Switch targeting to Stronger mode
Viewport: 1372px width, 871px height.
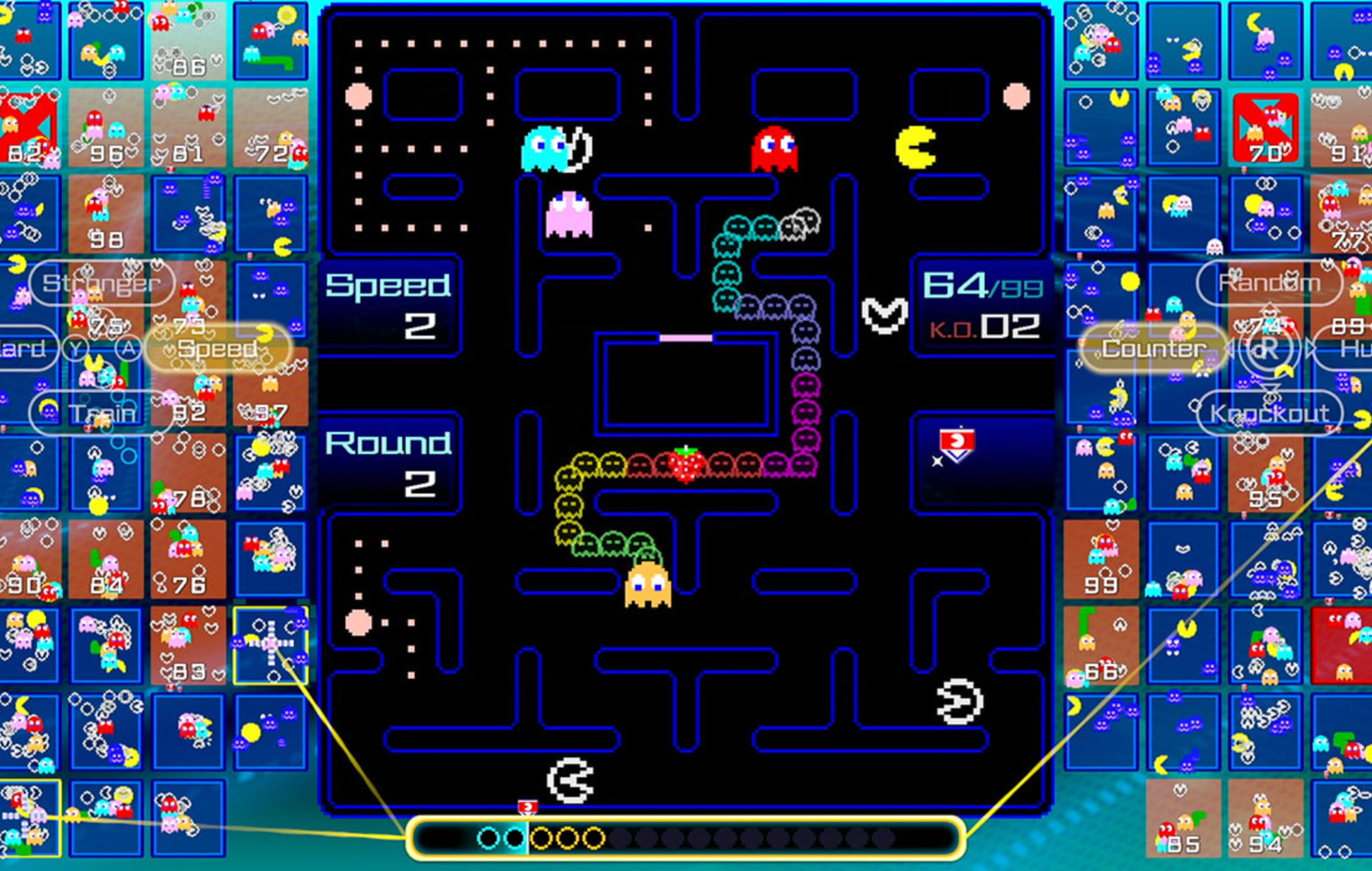pyautogui.click(x=104, y=283)
